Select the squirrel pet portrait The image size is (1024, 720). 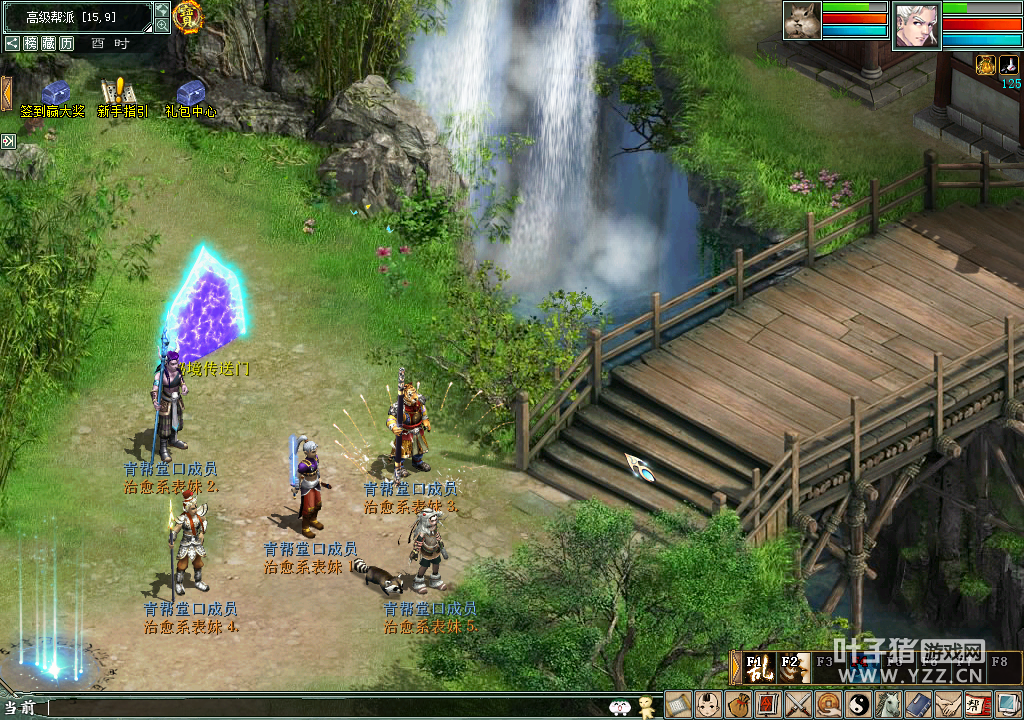[x=802, y=21]
